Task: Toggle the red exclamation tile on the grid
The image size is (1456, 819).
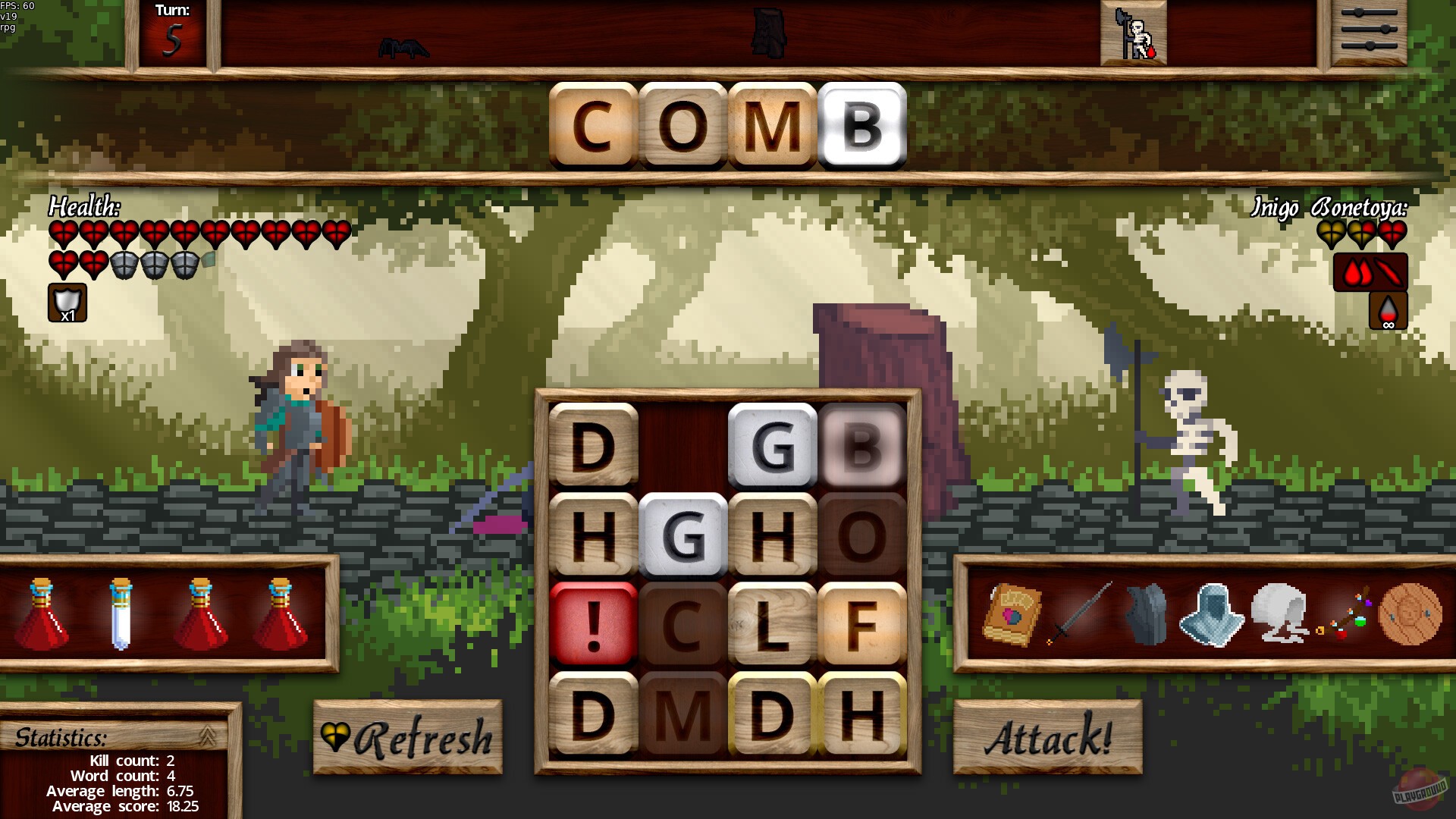Action: tap(594, 622)
